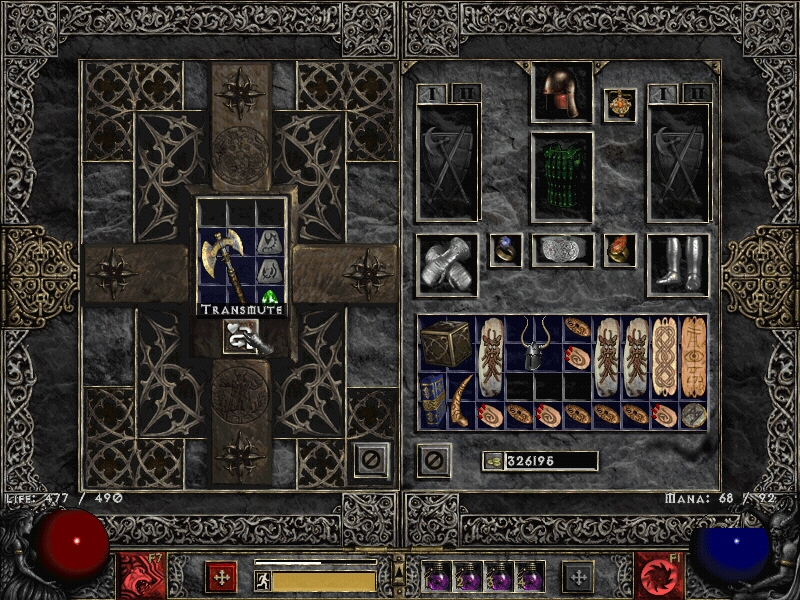Close the Horadric Cube panel
800x600 pixels.
point(371,460)
